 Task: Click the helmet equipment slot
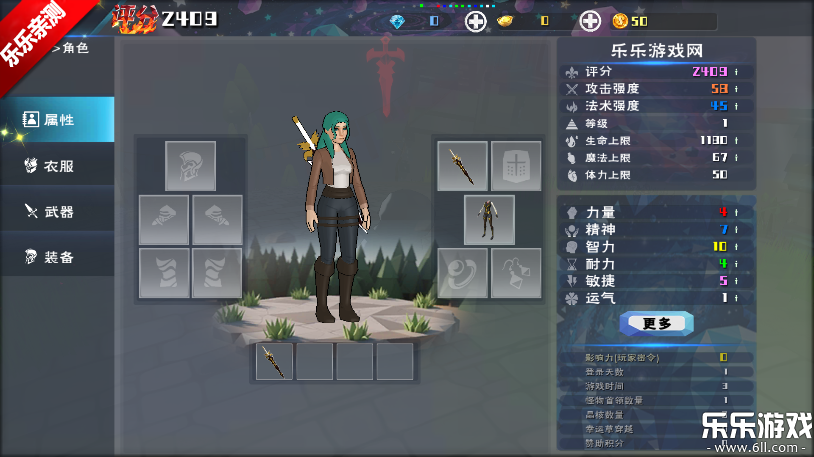(x=190, y=166)
